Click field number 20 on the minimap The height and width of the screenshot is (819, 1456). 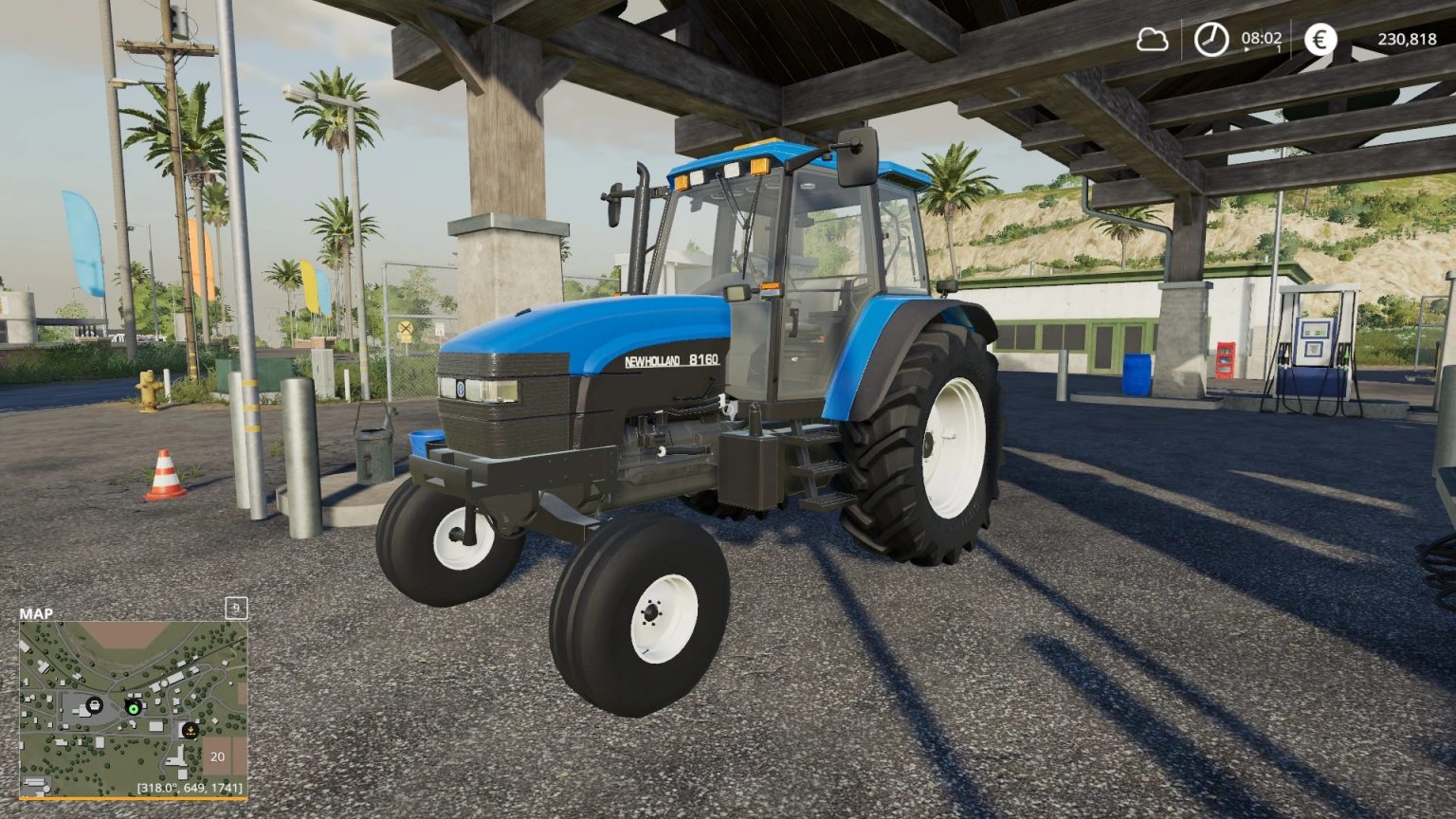[217, 757]
